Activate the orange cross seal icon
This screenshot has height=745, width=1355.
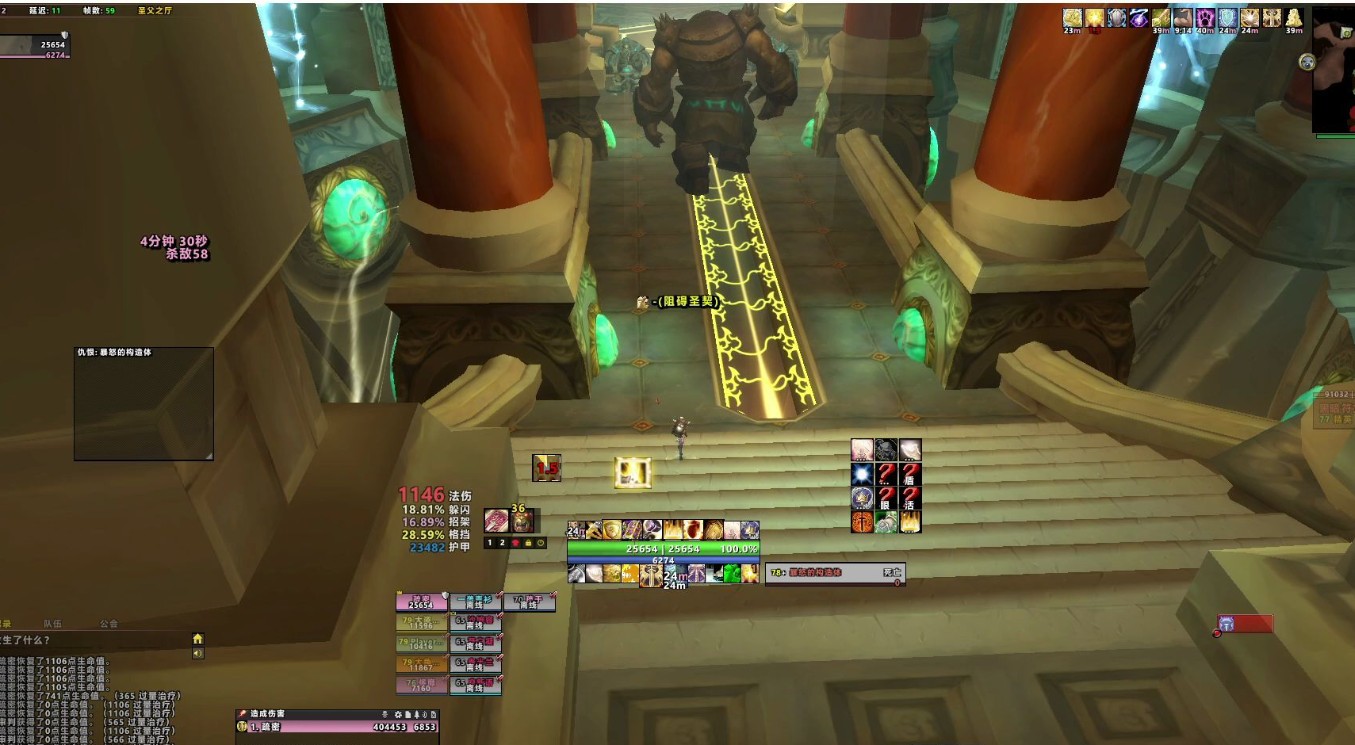point(862,521)
